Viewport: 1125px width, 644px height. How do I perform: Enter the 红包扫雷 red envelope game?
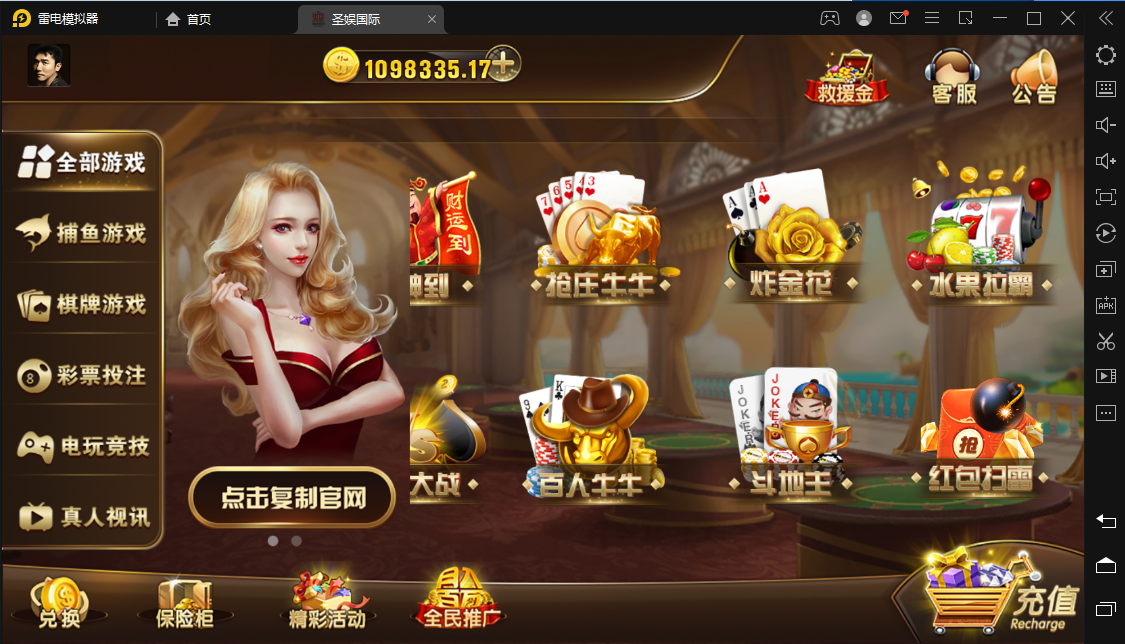981,440
